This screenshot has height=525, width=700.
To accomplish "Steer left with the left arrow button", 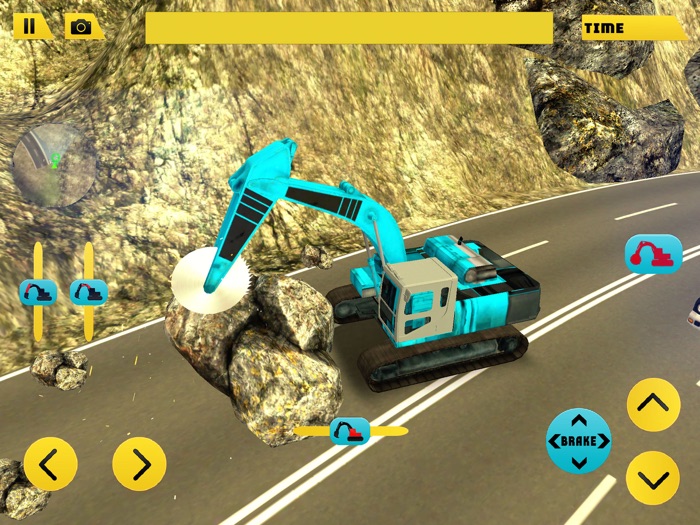I will pos(50,463).
